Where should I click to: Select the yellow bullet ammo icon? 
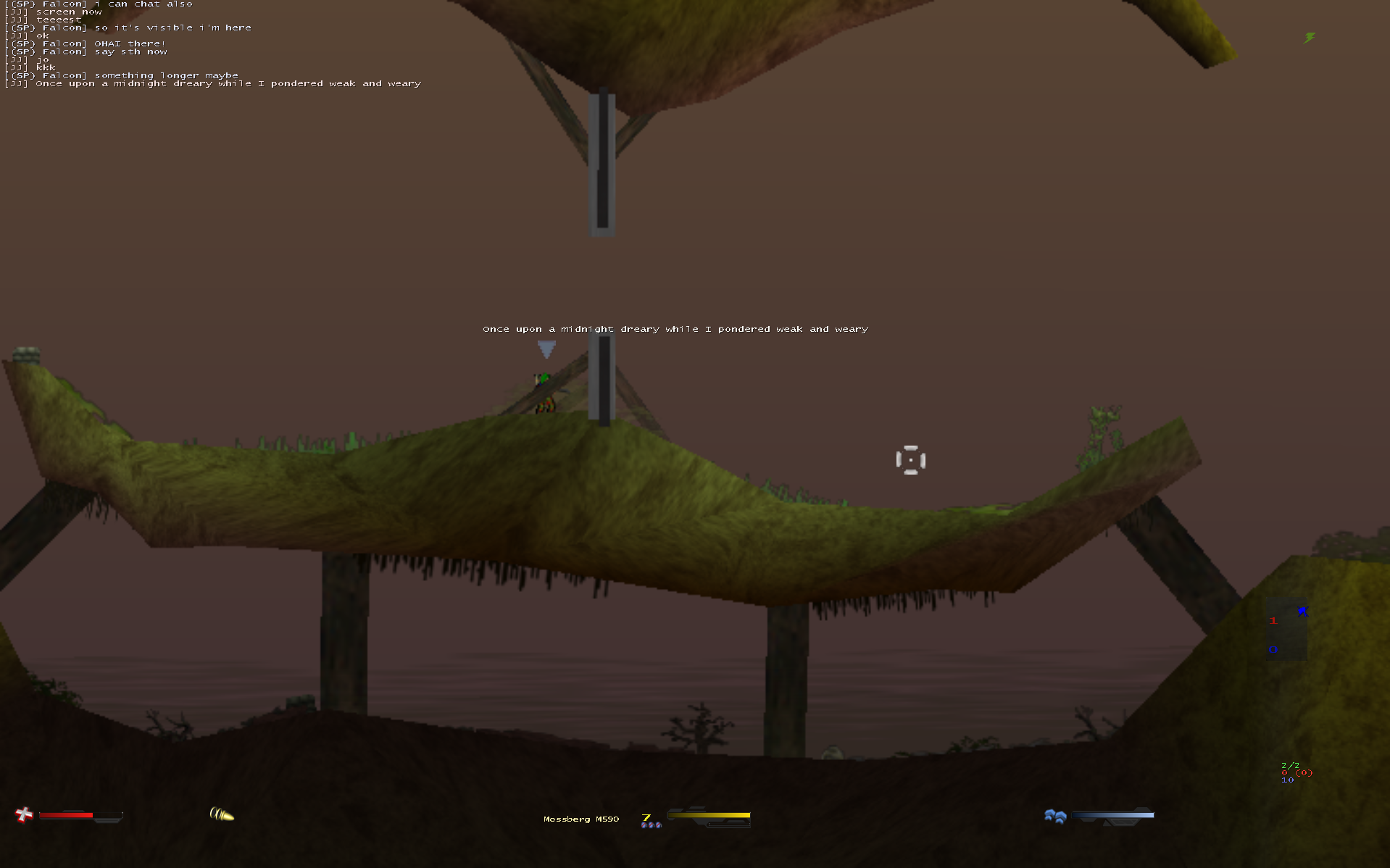222,814
